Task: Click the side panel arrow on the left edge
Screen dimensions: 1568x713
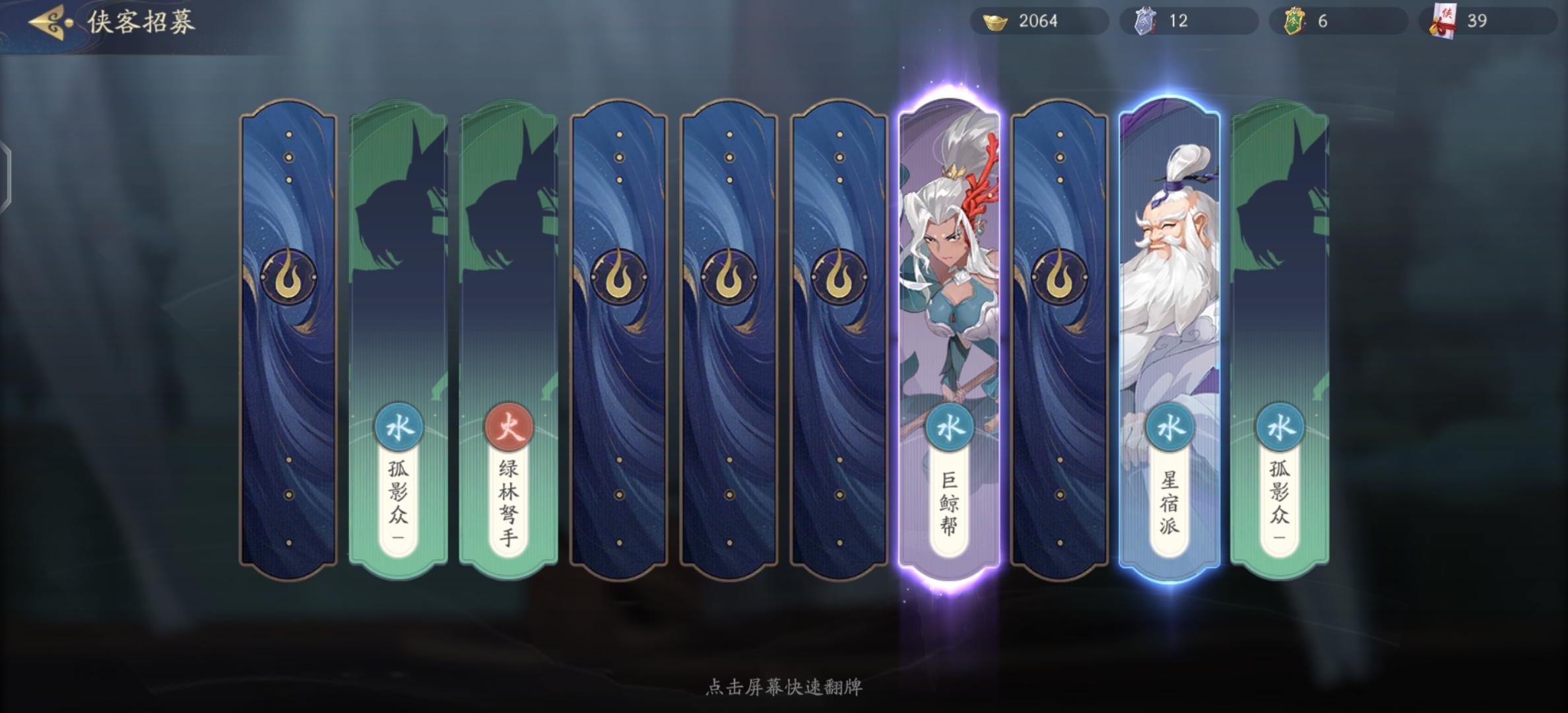Action: 5,176
